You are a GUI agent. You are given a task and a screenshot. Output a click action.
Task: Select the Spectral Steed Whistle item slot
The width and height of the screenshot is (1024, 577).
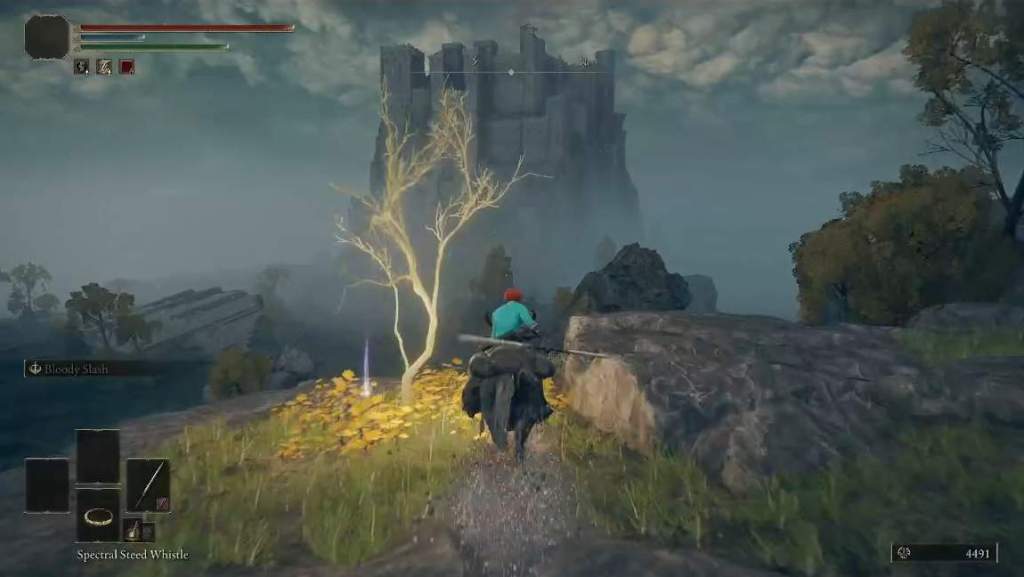(x=98, y=515)
